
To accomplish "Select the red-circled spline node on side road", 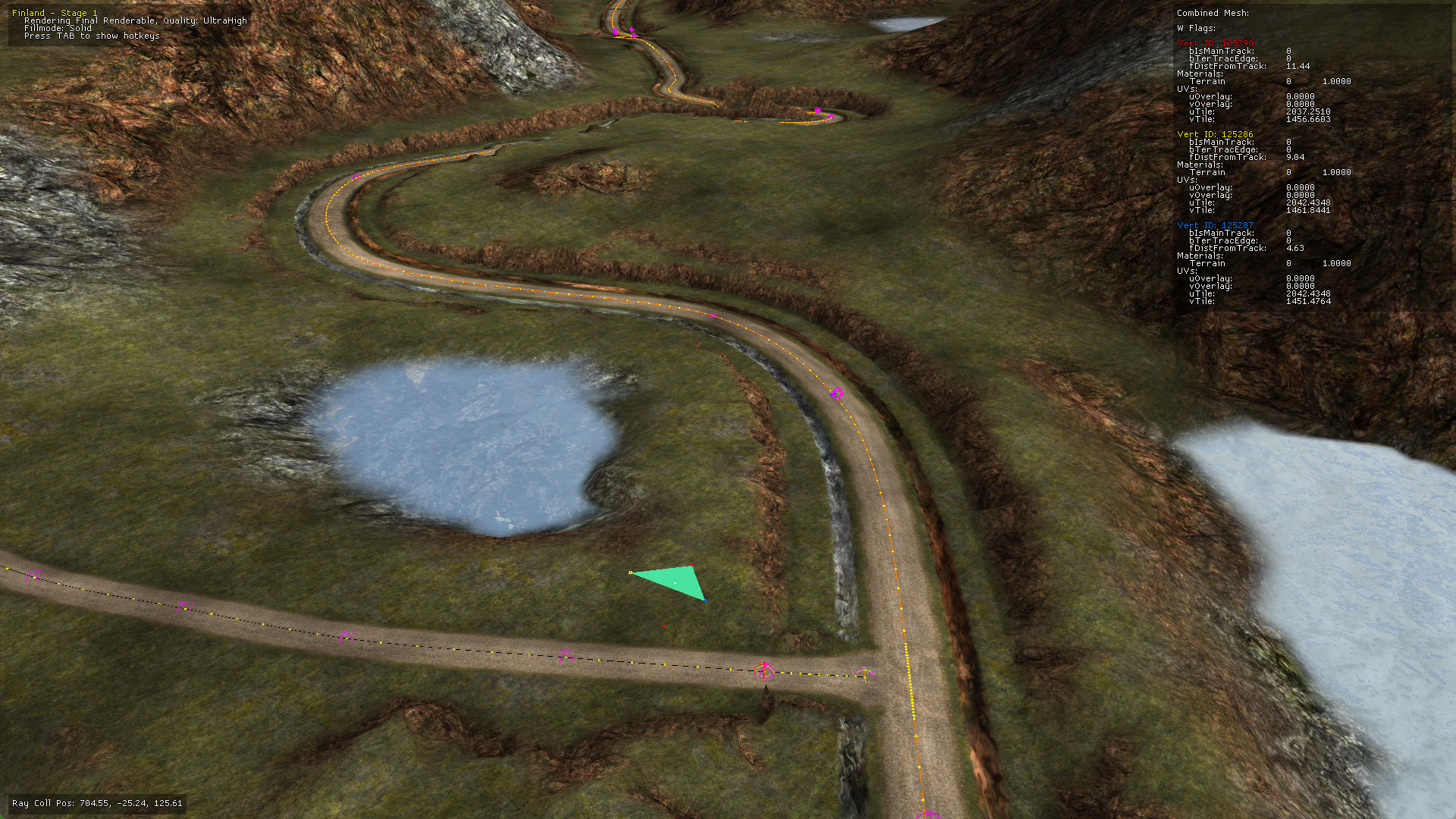I will (x=764, y=671).
